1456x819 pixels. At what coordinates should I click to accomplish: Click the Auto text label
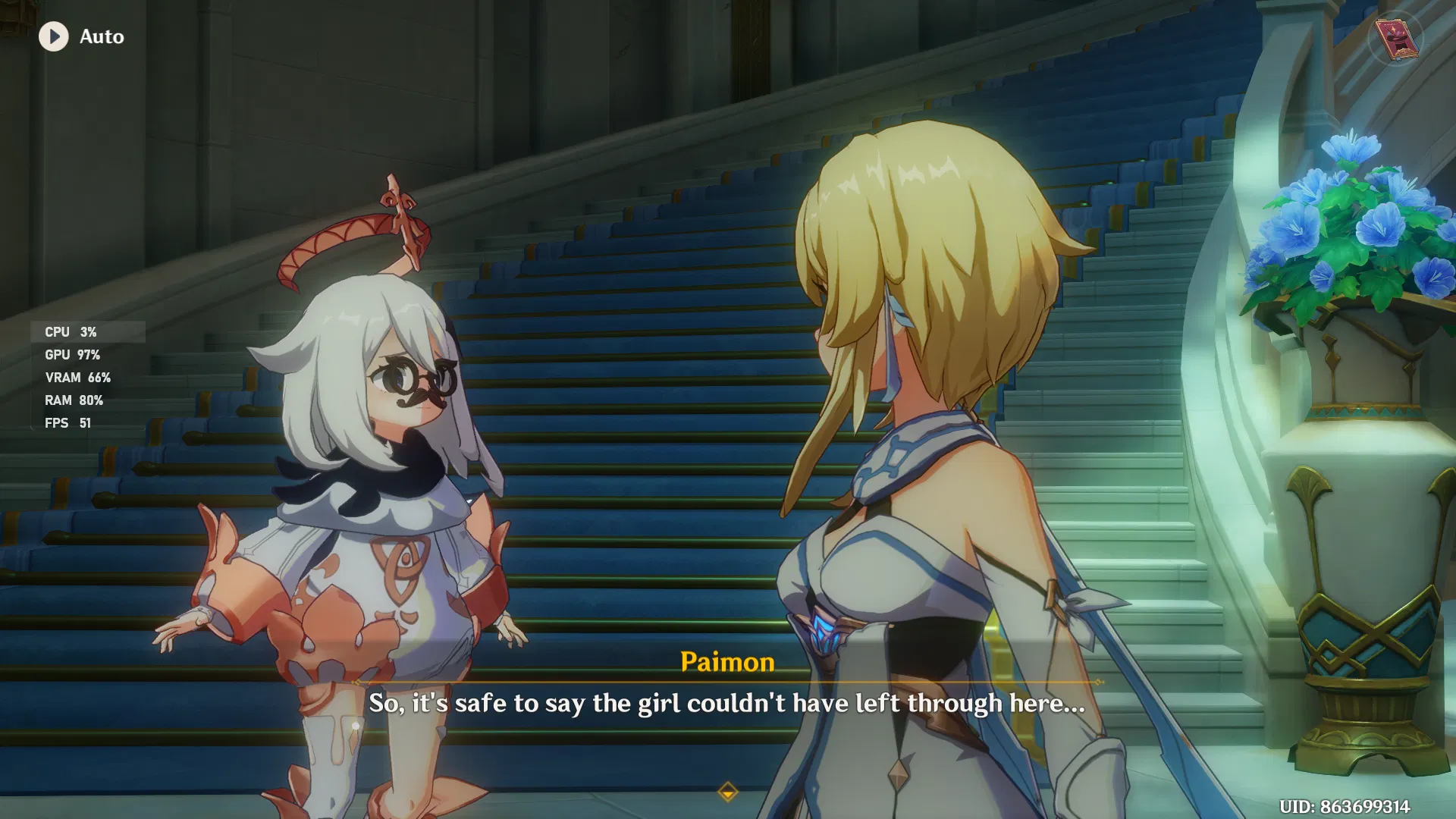pyautogui.click(x=101, y=36)
